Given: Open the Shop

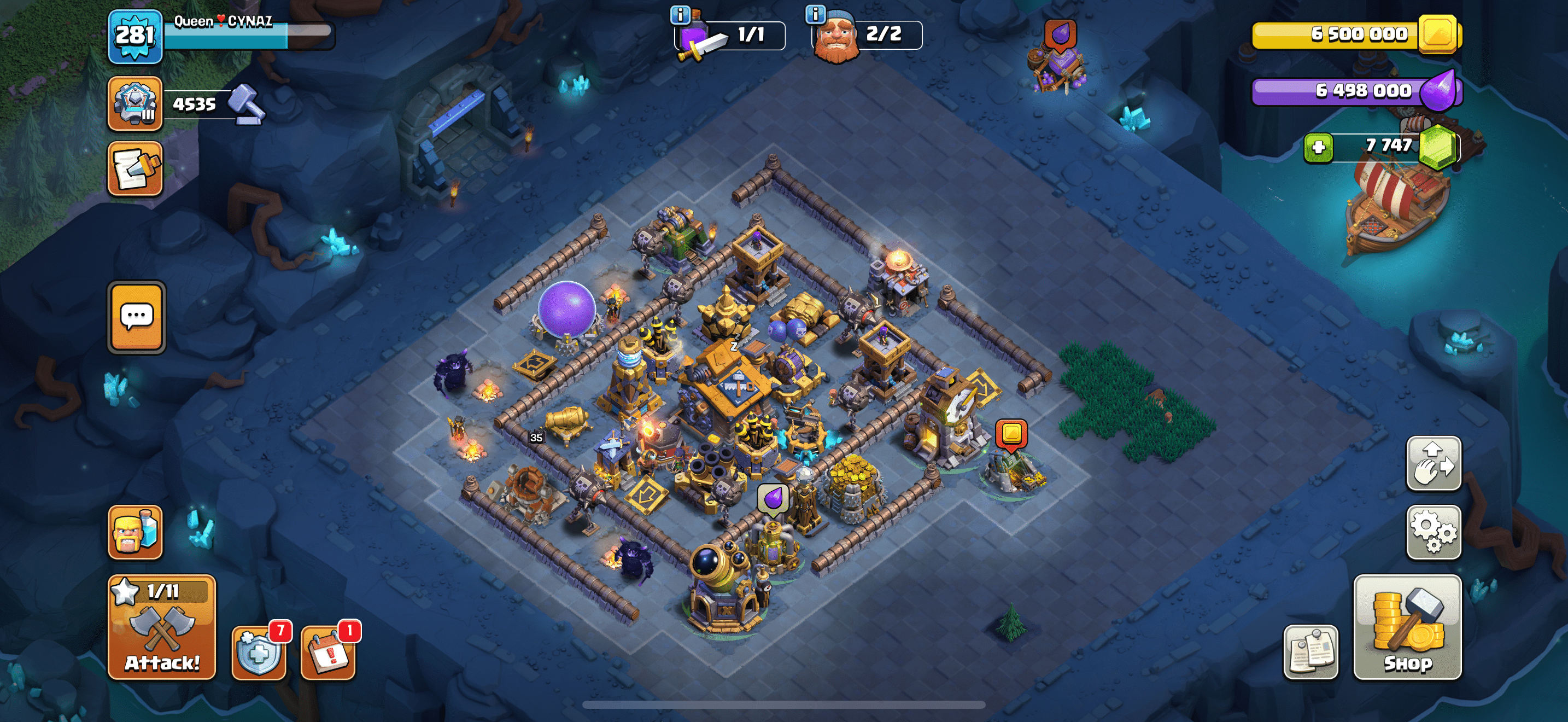Looking at the screenshot, I should pos(1407,627).
